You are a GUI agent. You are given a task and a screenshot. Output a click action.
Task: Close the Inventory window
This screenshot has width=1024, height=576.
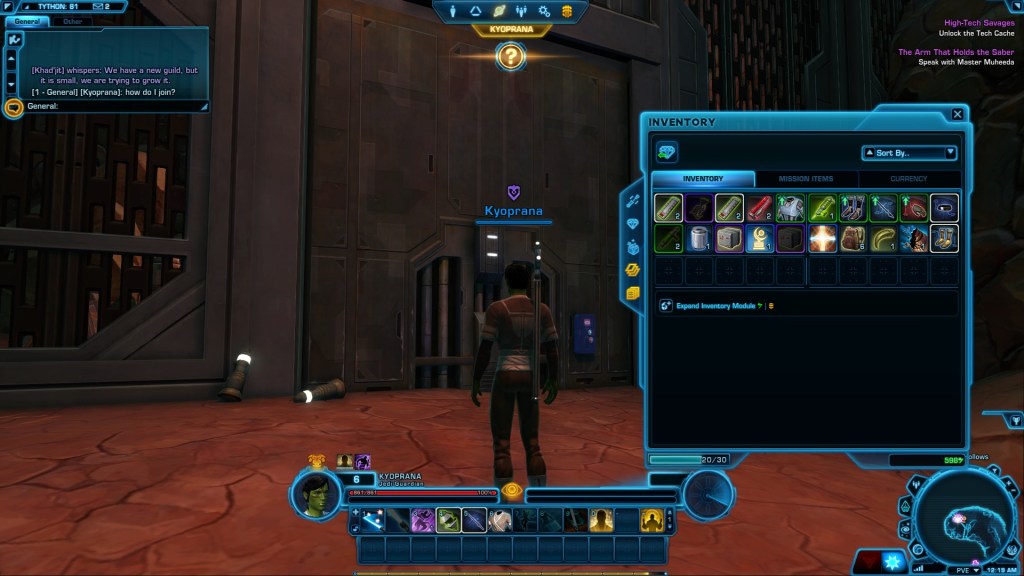click(957, 114)
